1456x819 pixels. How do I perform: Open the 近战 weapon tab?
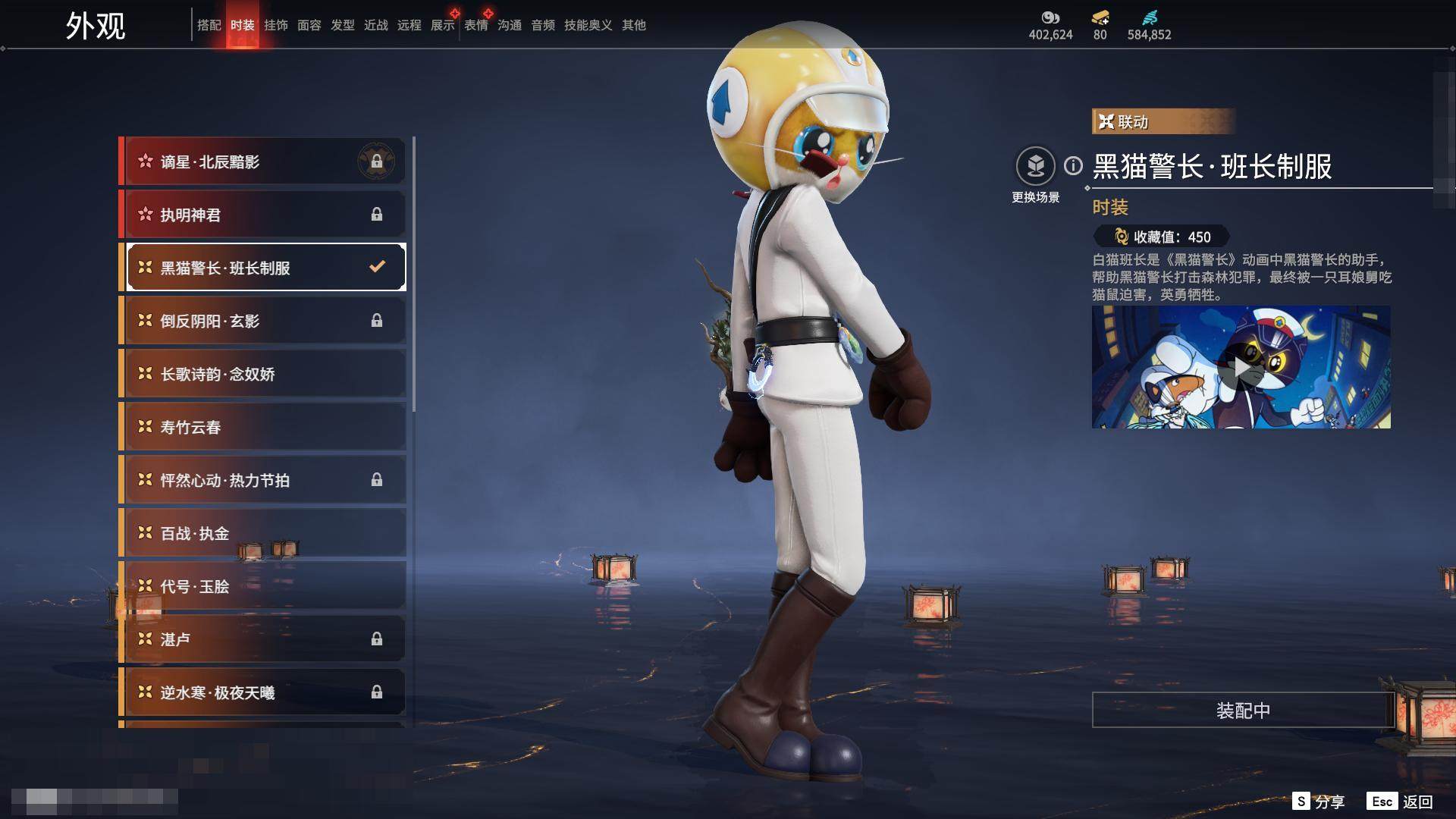375,25
